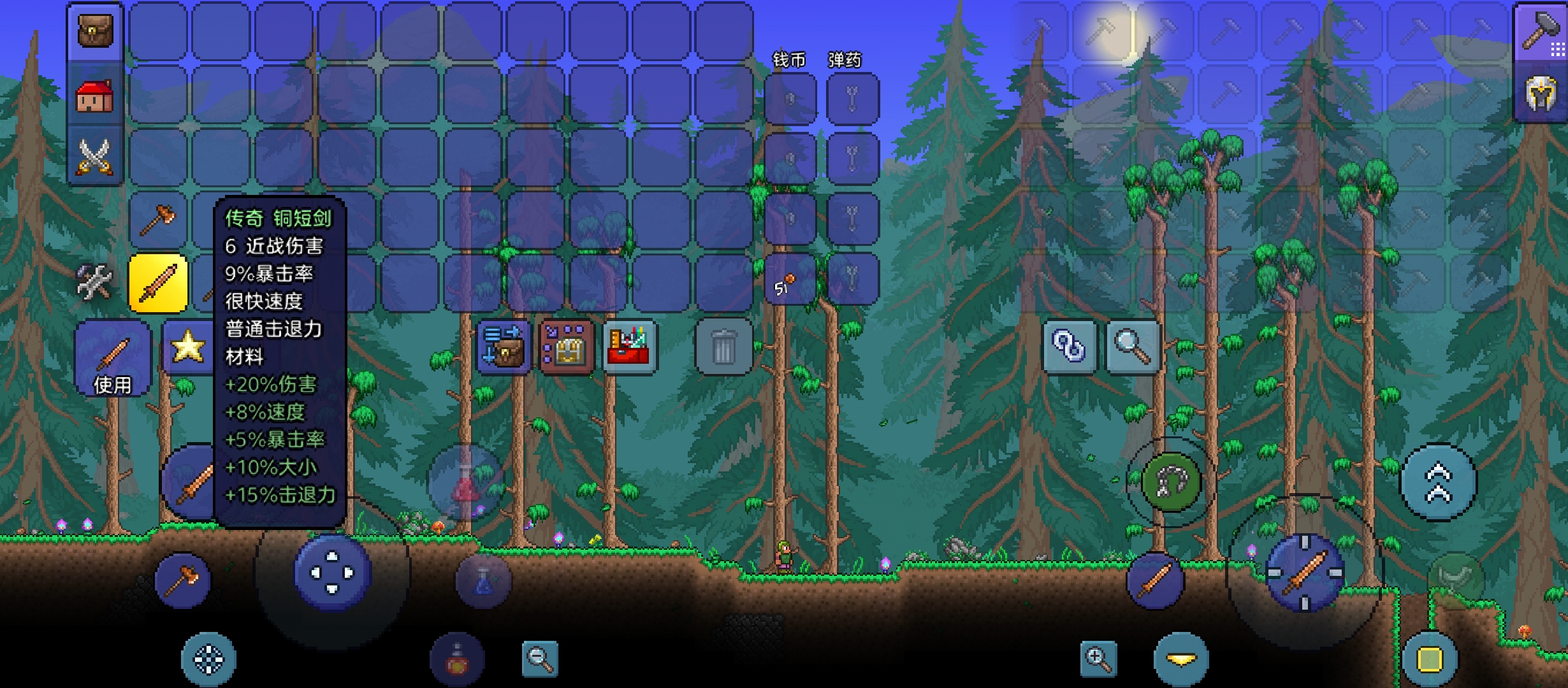1568x688 pixels.
Task: Tap the double-arrow jump button
Action: tap(1438, 482)
